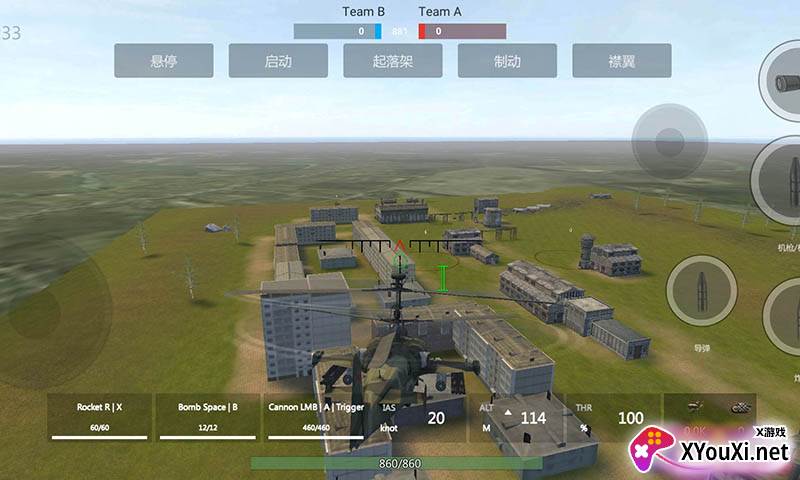
Task: Tap the camera scope view button
Action: click(782, 83)
